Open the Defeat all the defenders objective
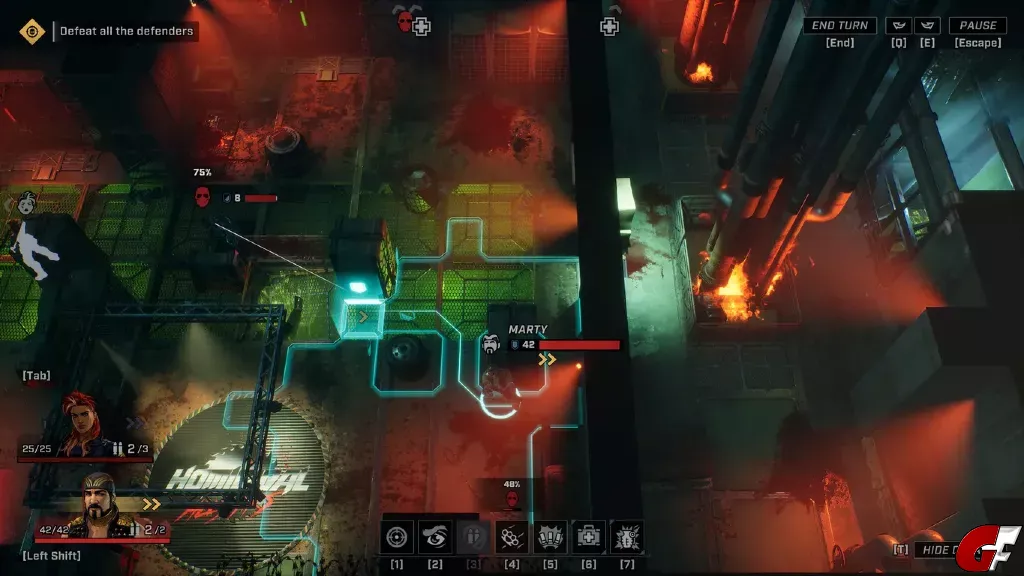1024x576 pixels. tap(127, 31)
